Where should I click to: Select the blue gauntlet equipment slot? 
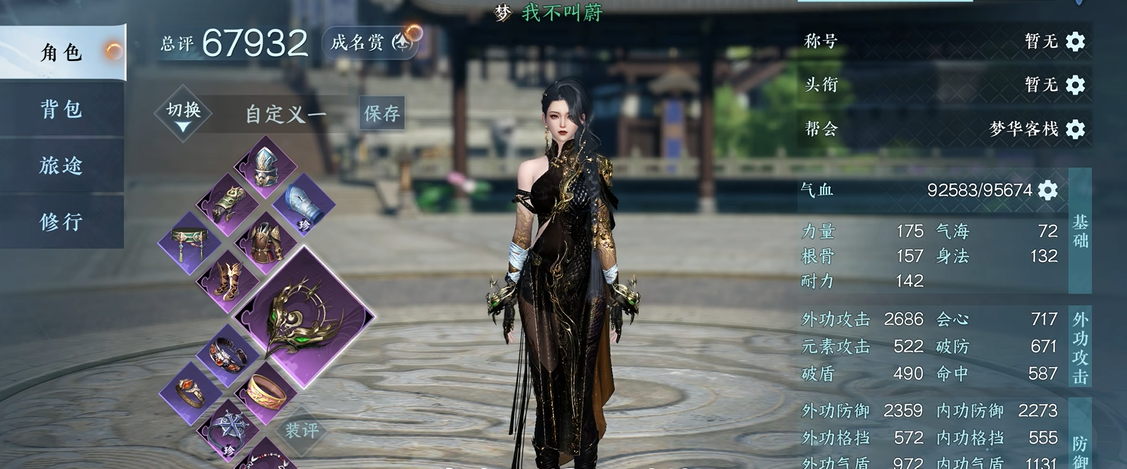[304, 203]
